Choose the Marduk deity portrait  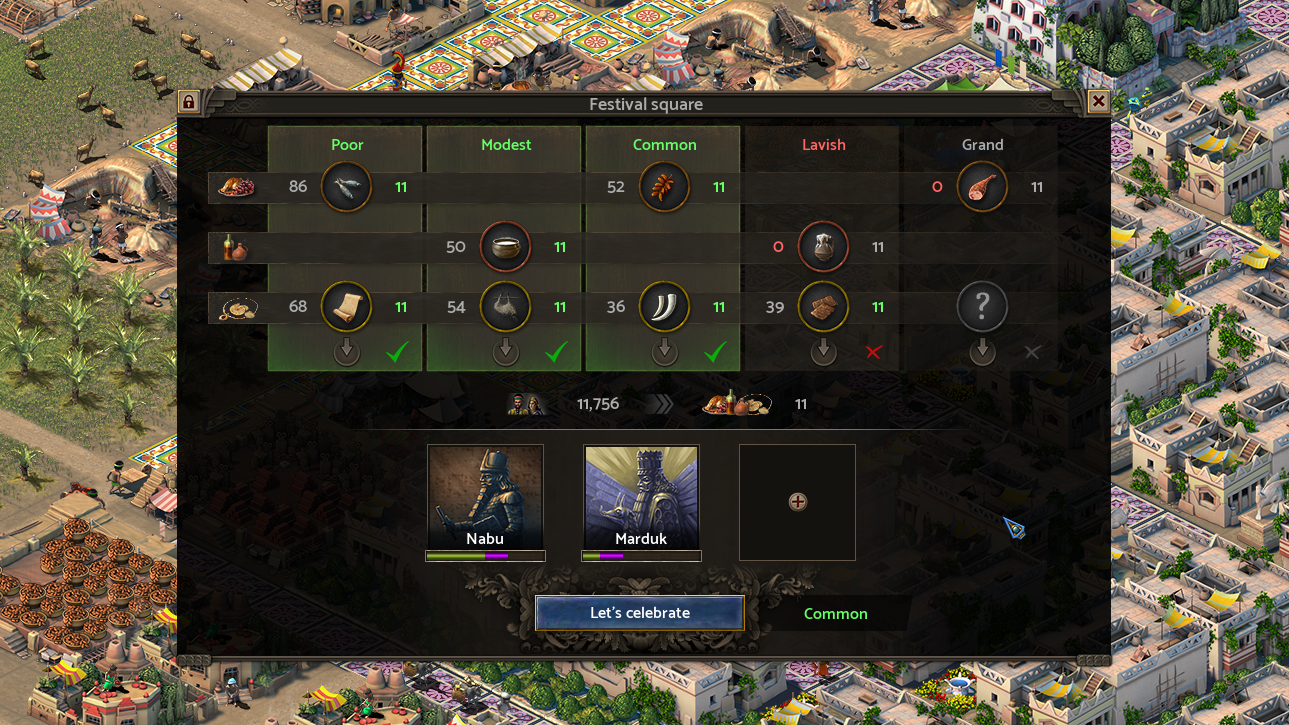(641, 497)
